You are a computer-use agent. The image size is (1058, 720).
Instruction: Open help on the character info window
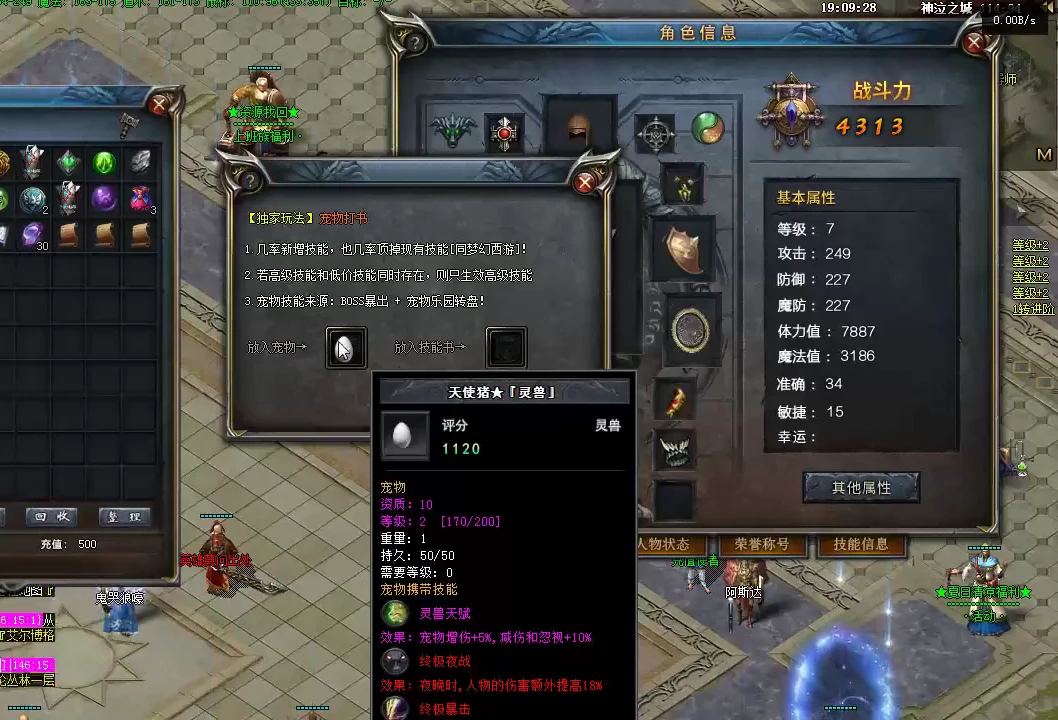point(413,43)
